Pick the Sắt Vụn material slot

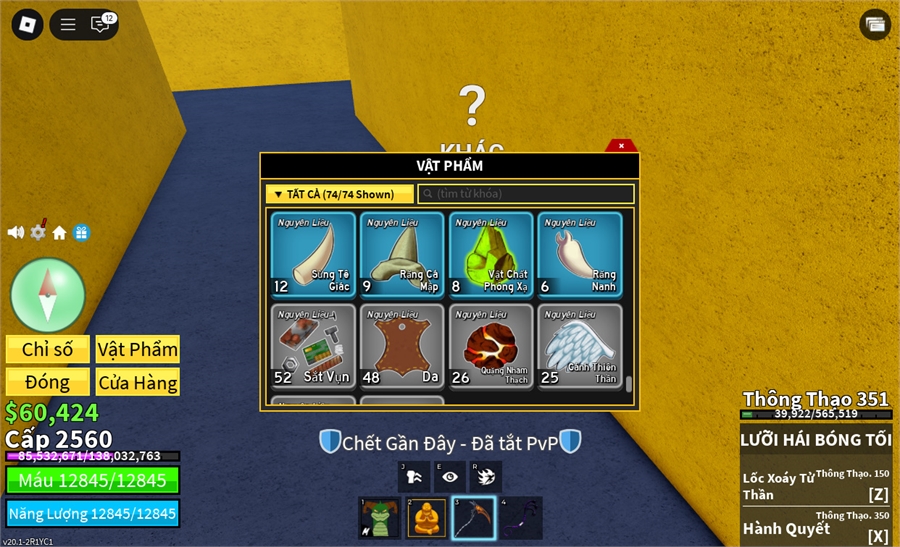pos(311,346)
